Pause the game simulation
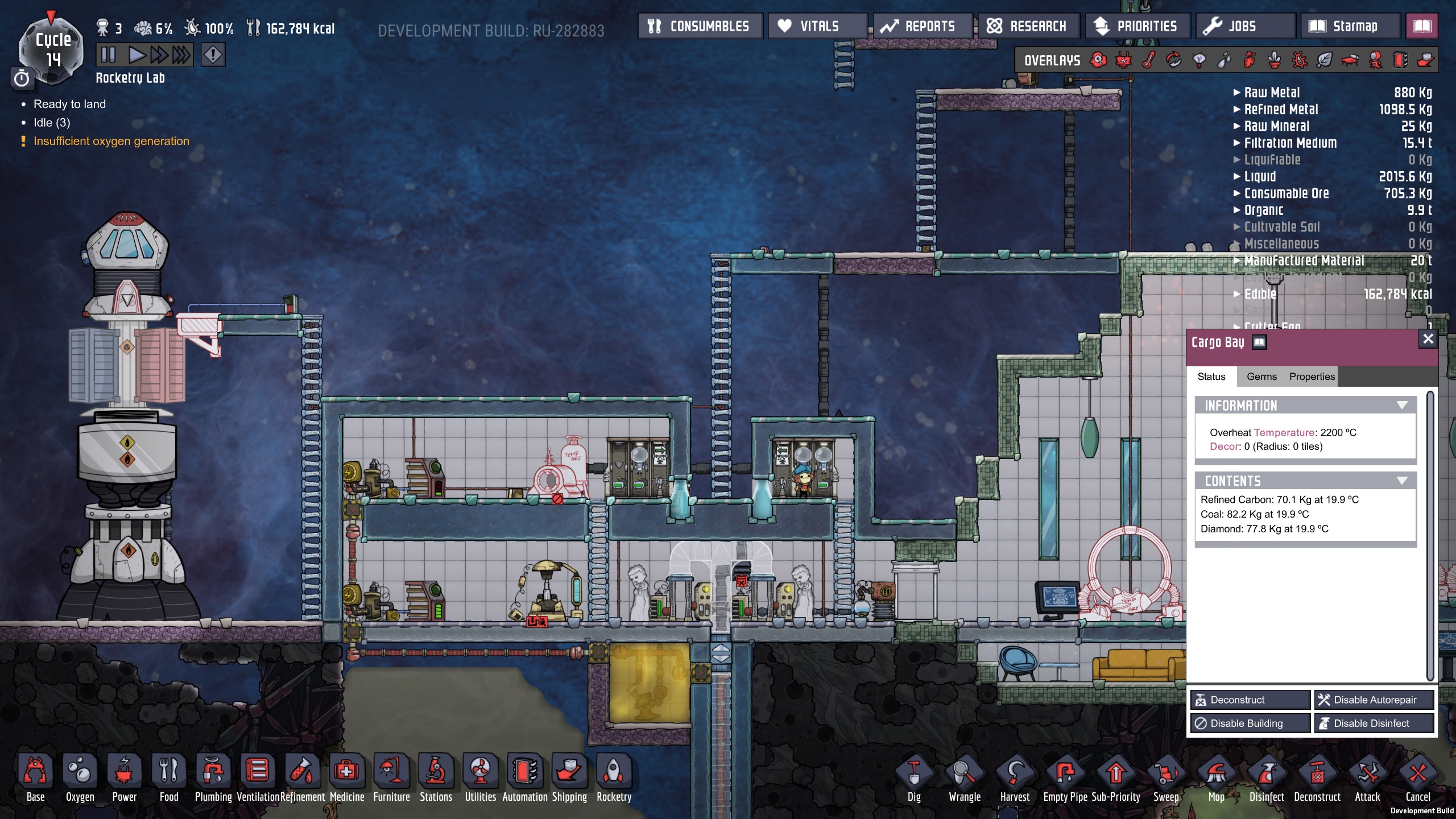This screenshot has width=1456, height=819. tap(107, 55)
